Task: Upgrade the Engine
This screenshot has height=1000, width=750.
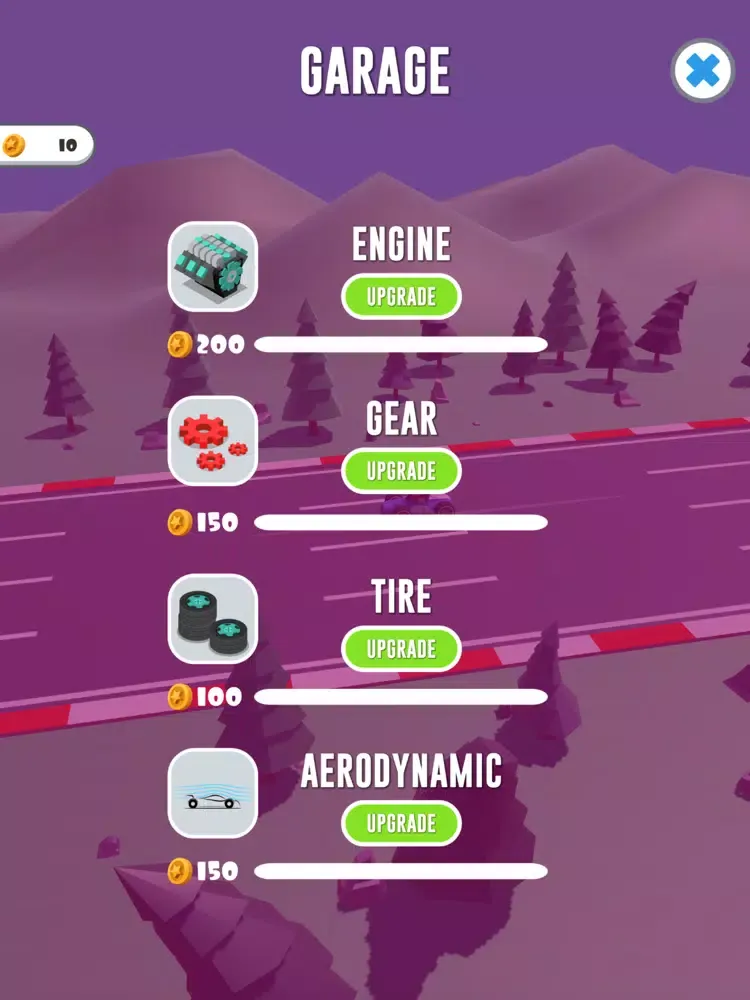Action: click(401, 297)
